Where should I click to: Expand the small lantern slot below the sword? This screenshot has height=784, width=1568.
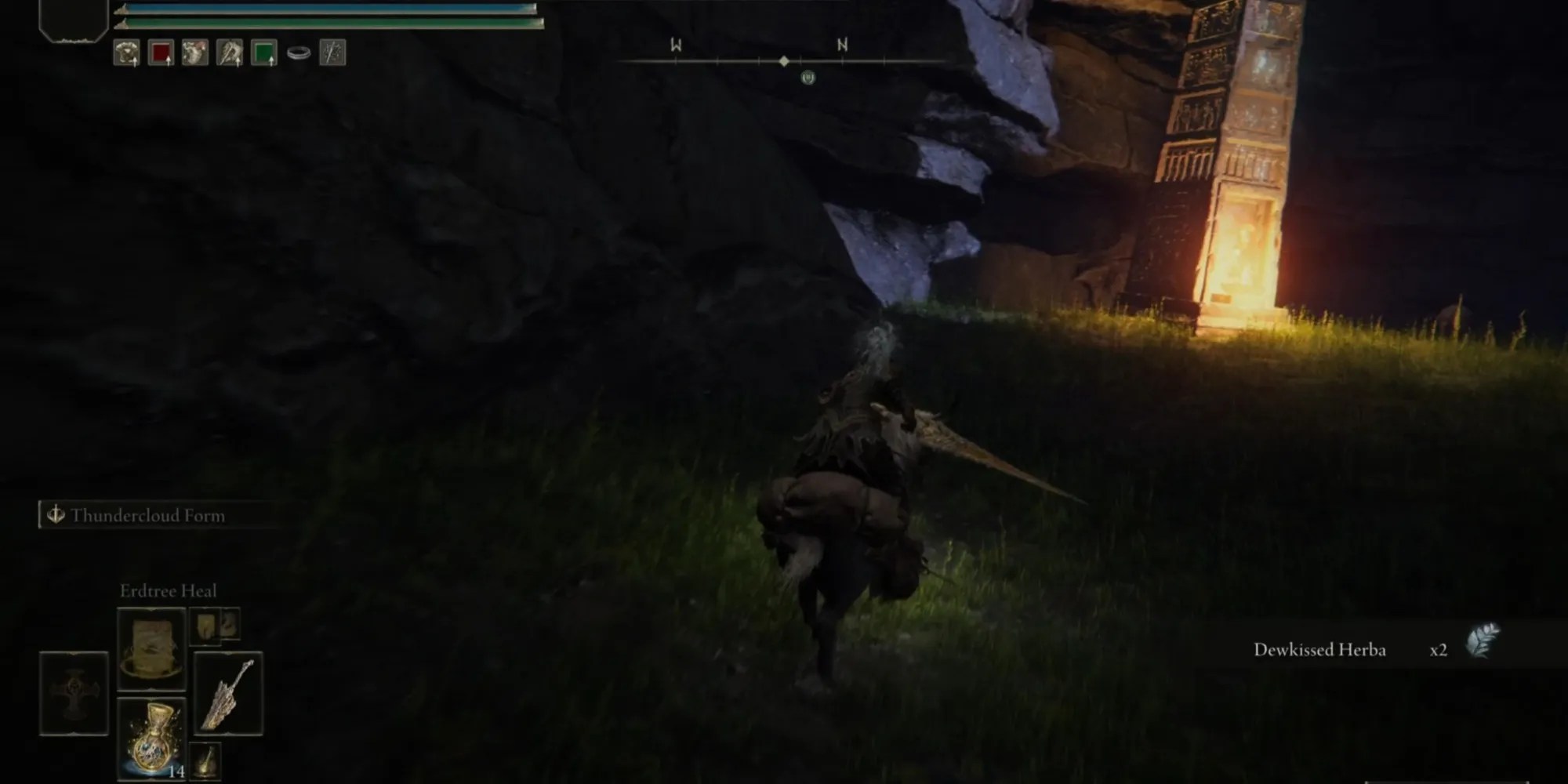pos(205,760)
